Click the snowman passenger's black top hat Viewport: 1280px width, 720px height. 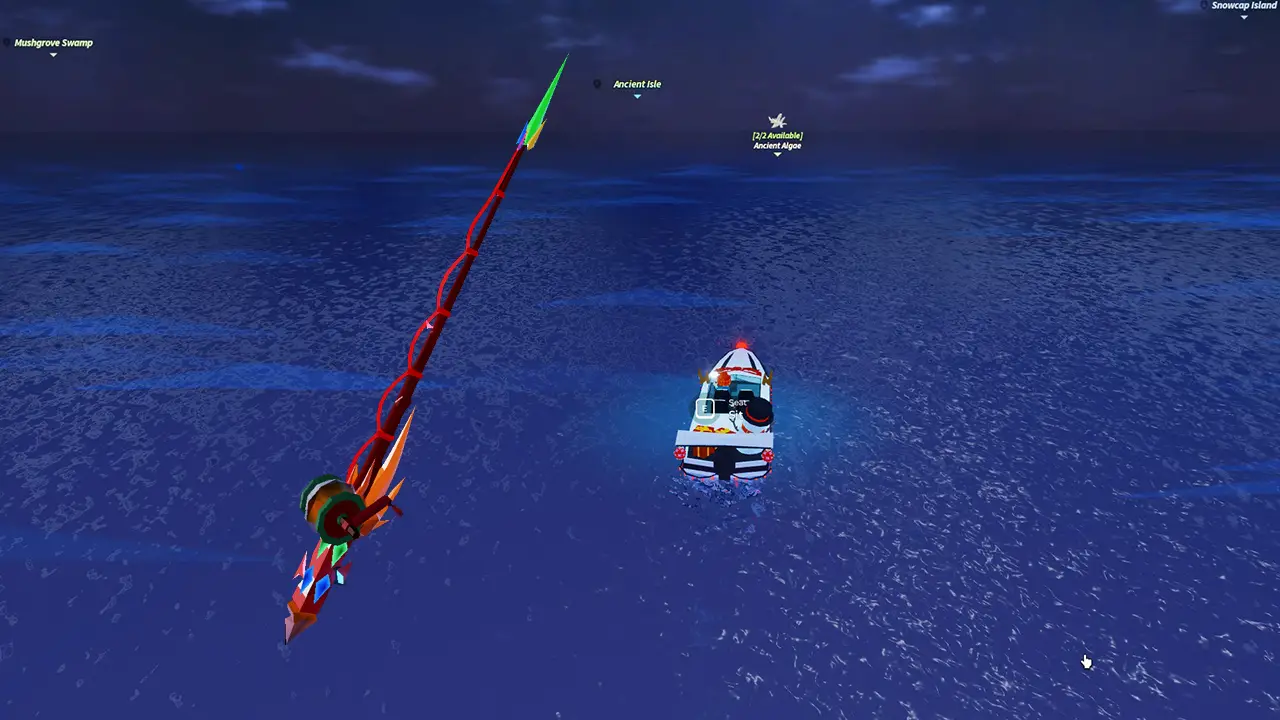click(758, 409)
